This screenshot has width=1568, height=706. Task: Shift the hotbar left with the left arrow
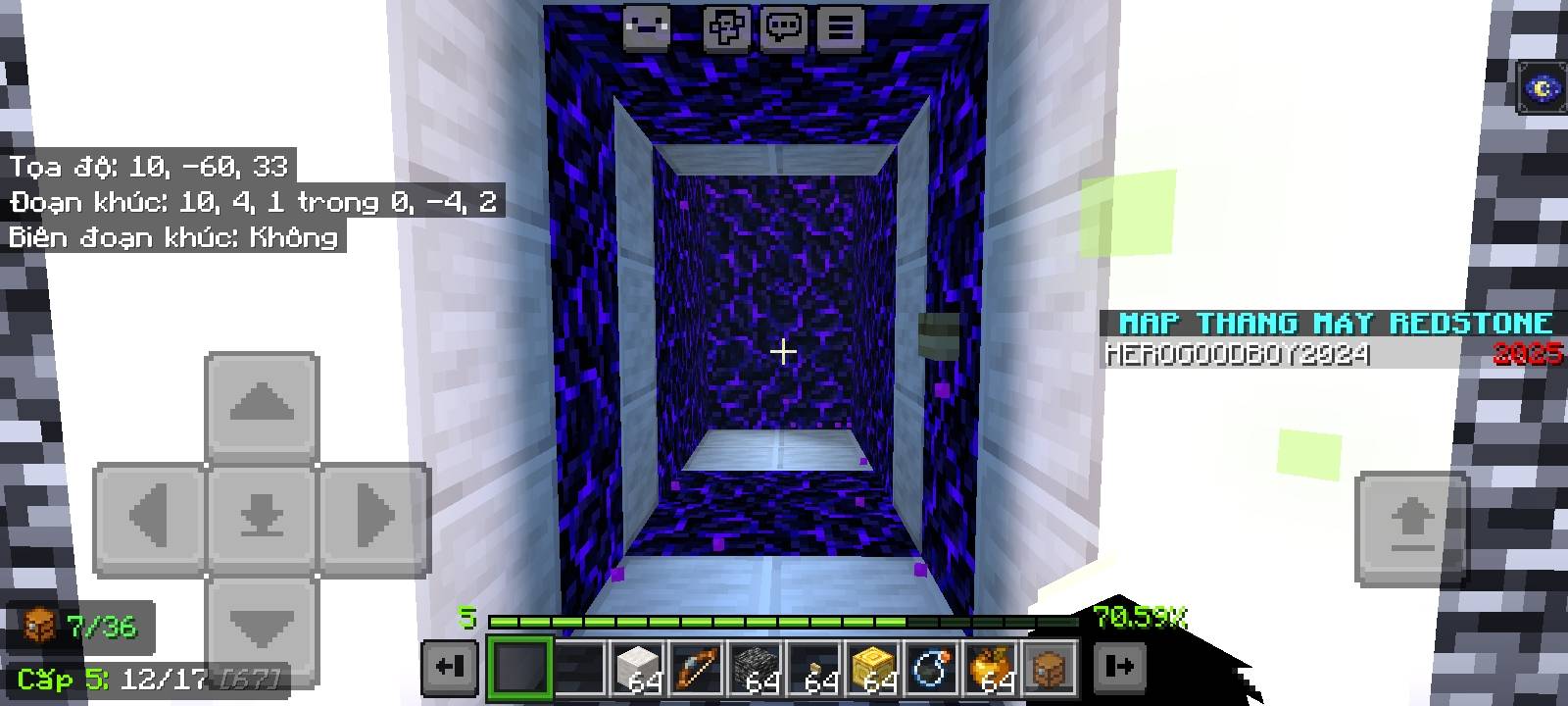pos(450,666)
